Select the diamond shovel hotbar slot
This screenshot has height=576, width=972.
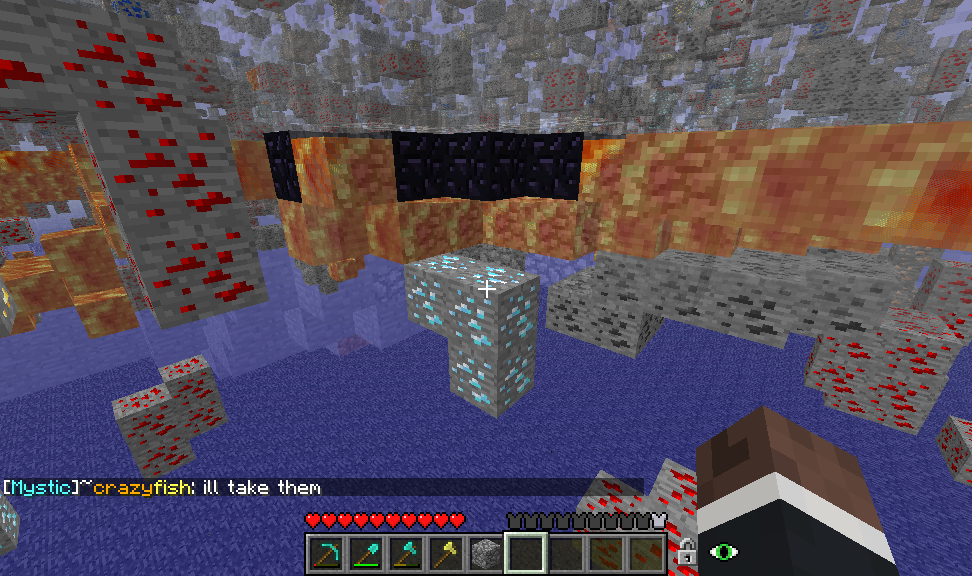pyautogui.click(x=365, y=552)
